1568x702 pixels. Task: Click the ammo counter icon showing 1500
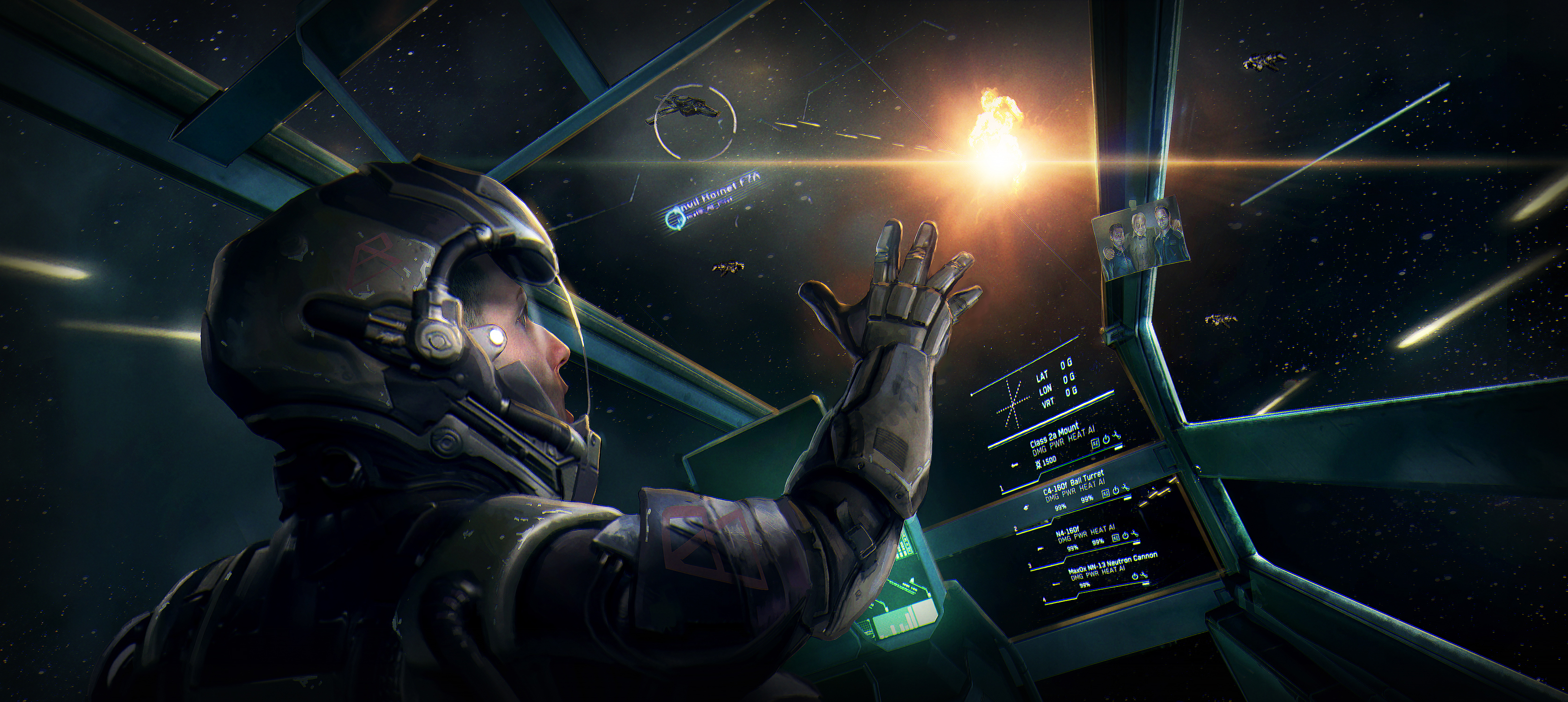tap(1039, 463)
